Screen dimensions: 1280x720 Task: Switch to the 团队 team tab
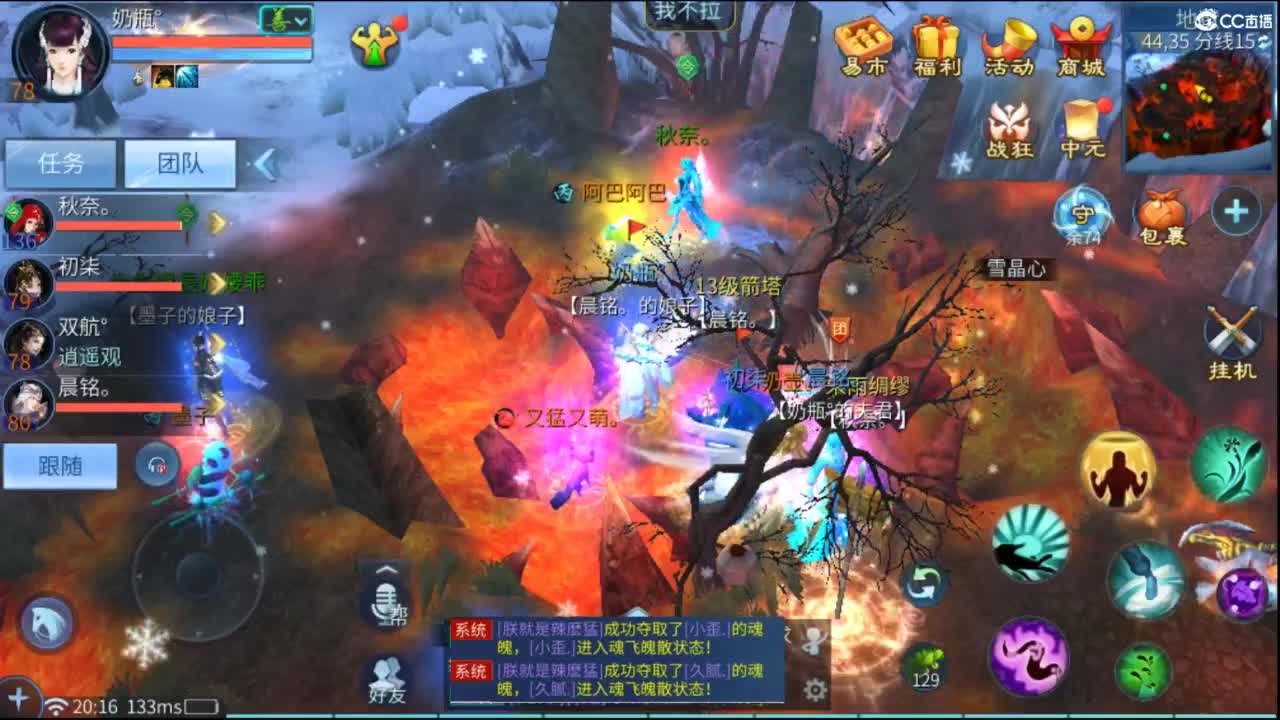178,162
